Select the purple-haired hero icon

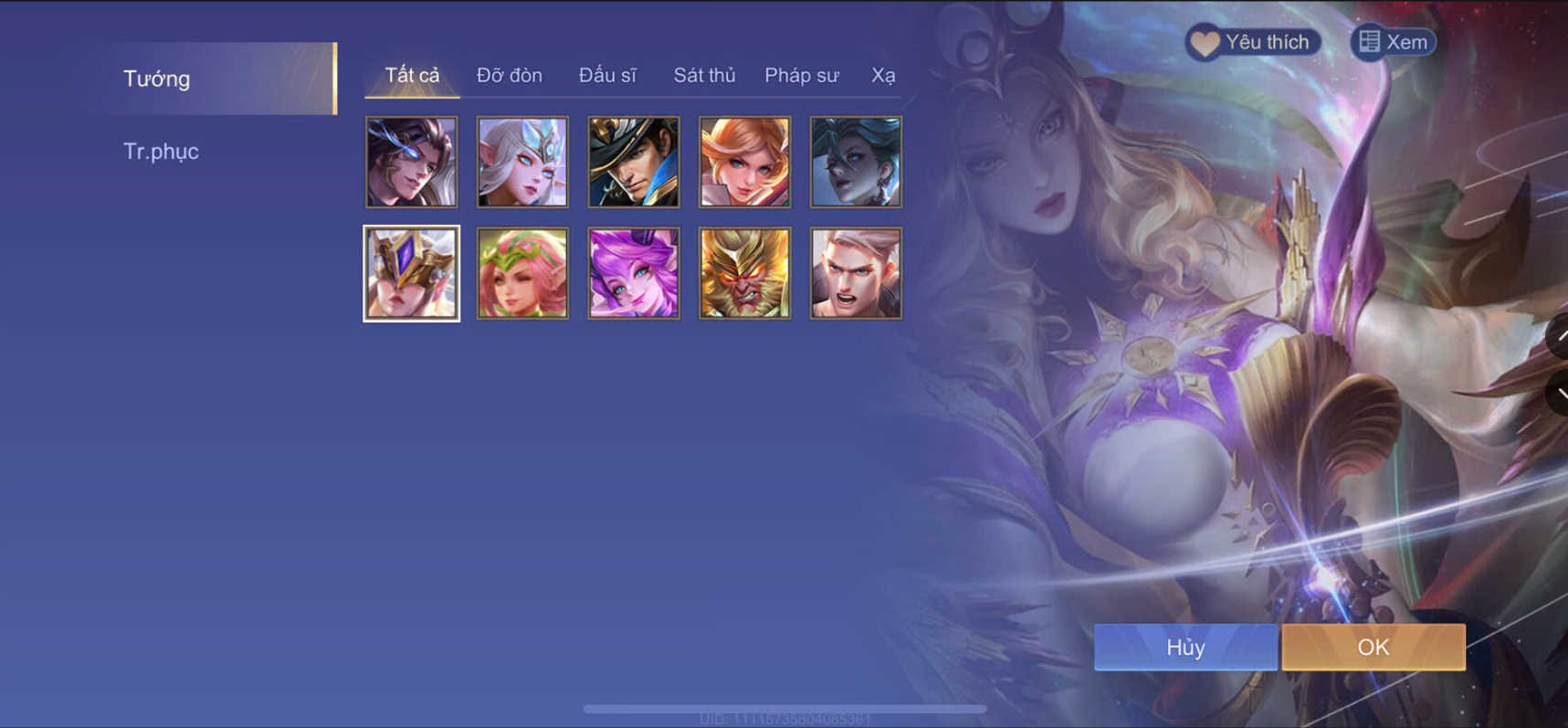pyautogui.click(x=633, y=273)
